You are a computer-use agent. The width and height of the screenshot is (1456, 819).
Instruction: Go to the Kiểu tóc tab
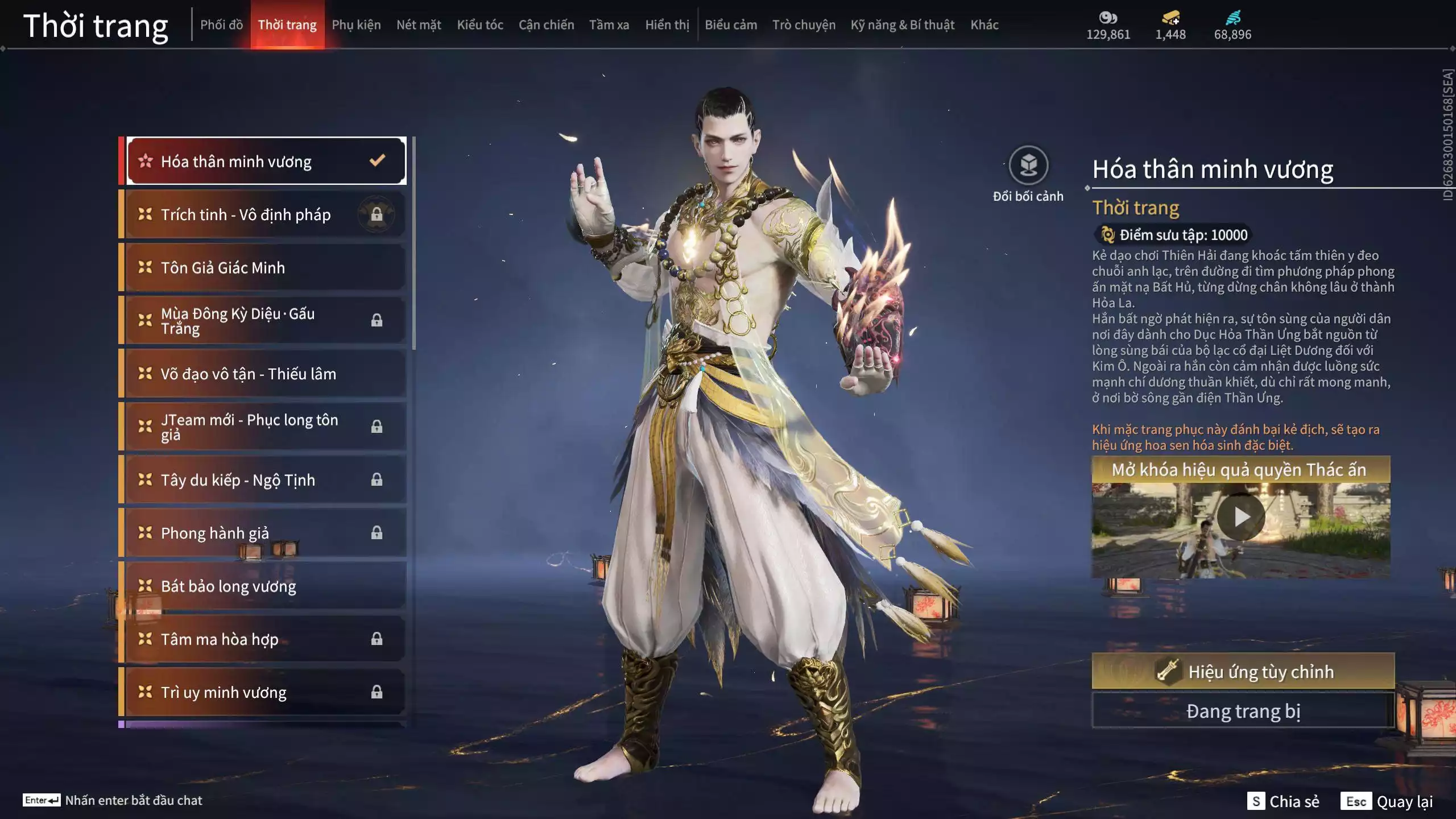pos(480,25)
